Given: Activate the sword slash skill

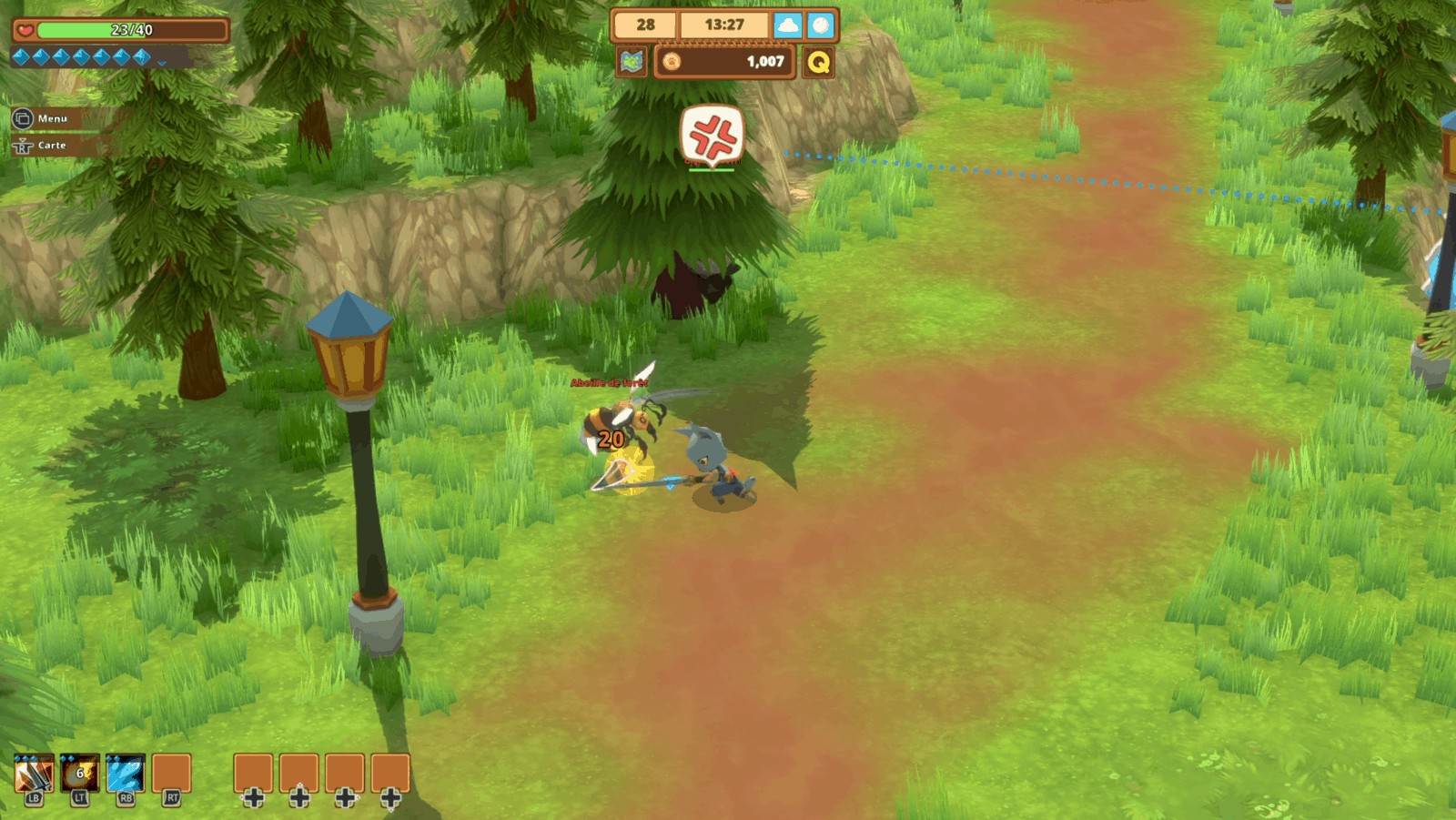Looking at the screenshot, I should pos(34,775).
